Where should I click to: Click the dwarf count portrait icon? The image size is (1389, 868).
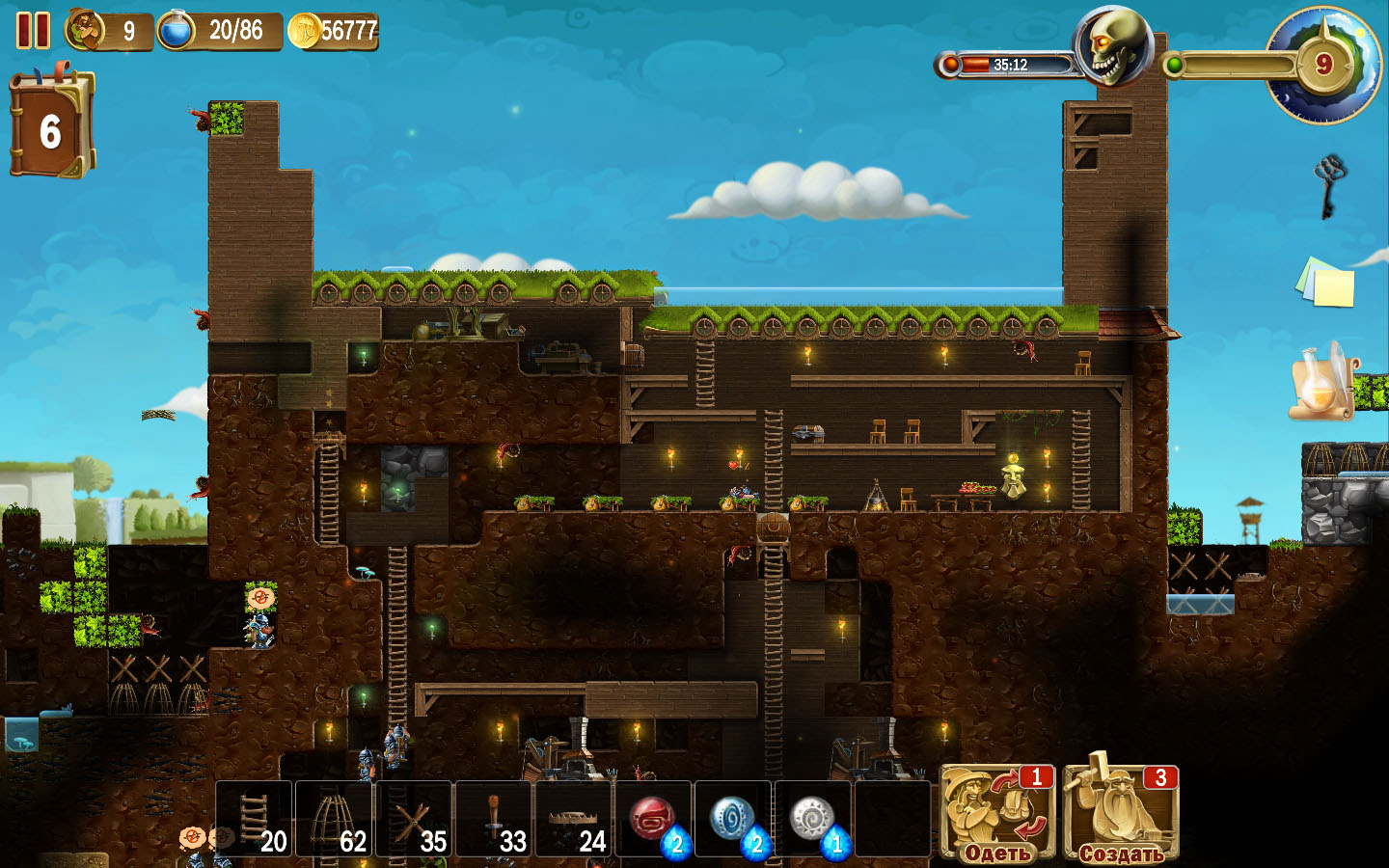point(86,30)
